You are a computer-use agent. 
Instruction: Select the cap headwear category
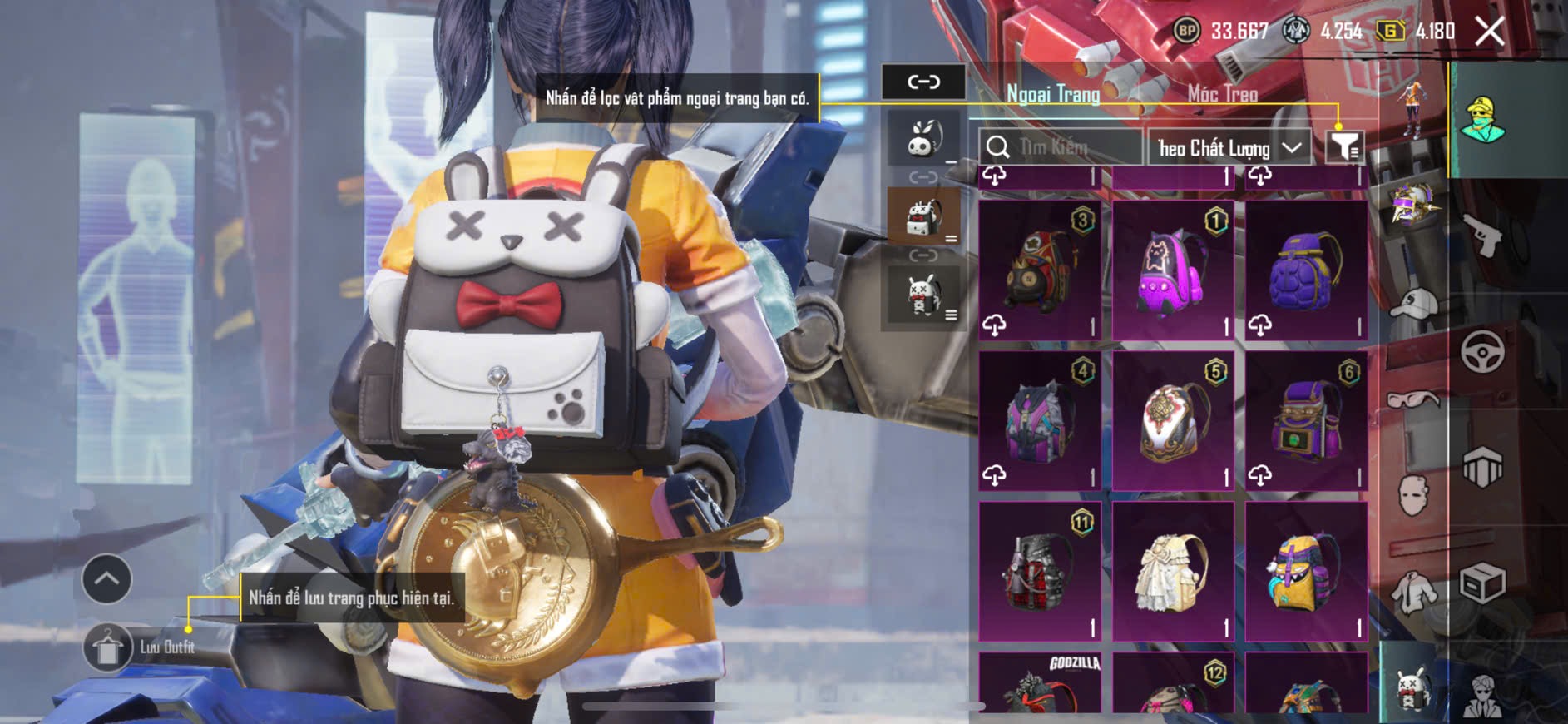click(1413, 305)
